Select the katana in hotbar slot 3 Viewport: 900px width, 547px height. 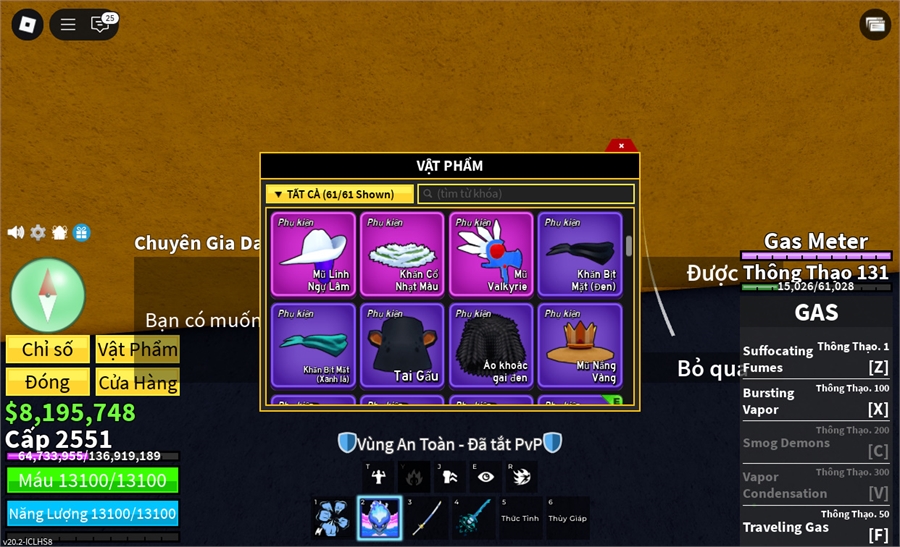pos(426,518)
